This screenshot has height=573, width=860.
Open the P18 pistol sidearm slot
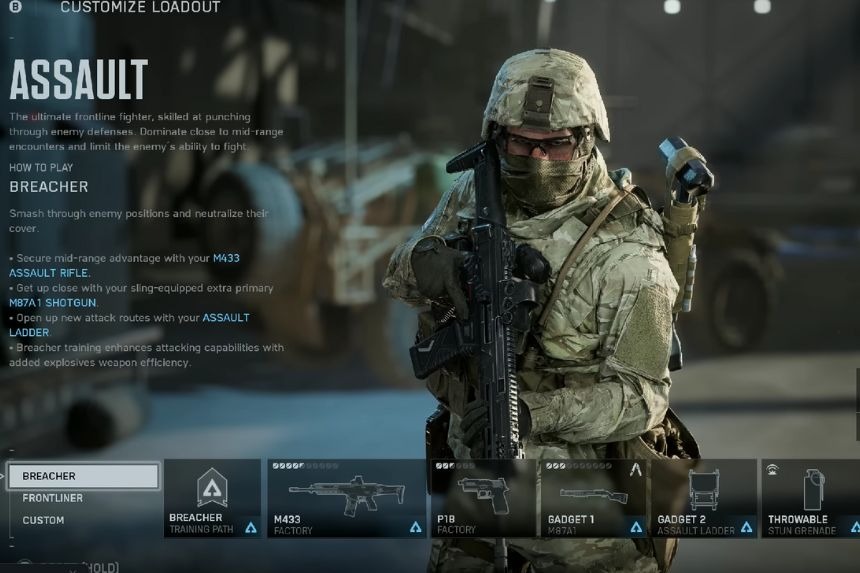483,498
